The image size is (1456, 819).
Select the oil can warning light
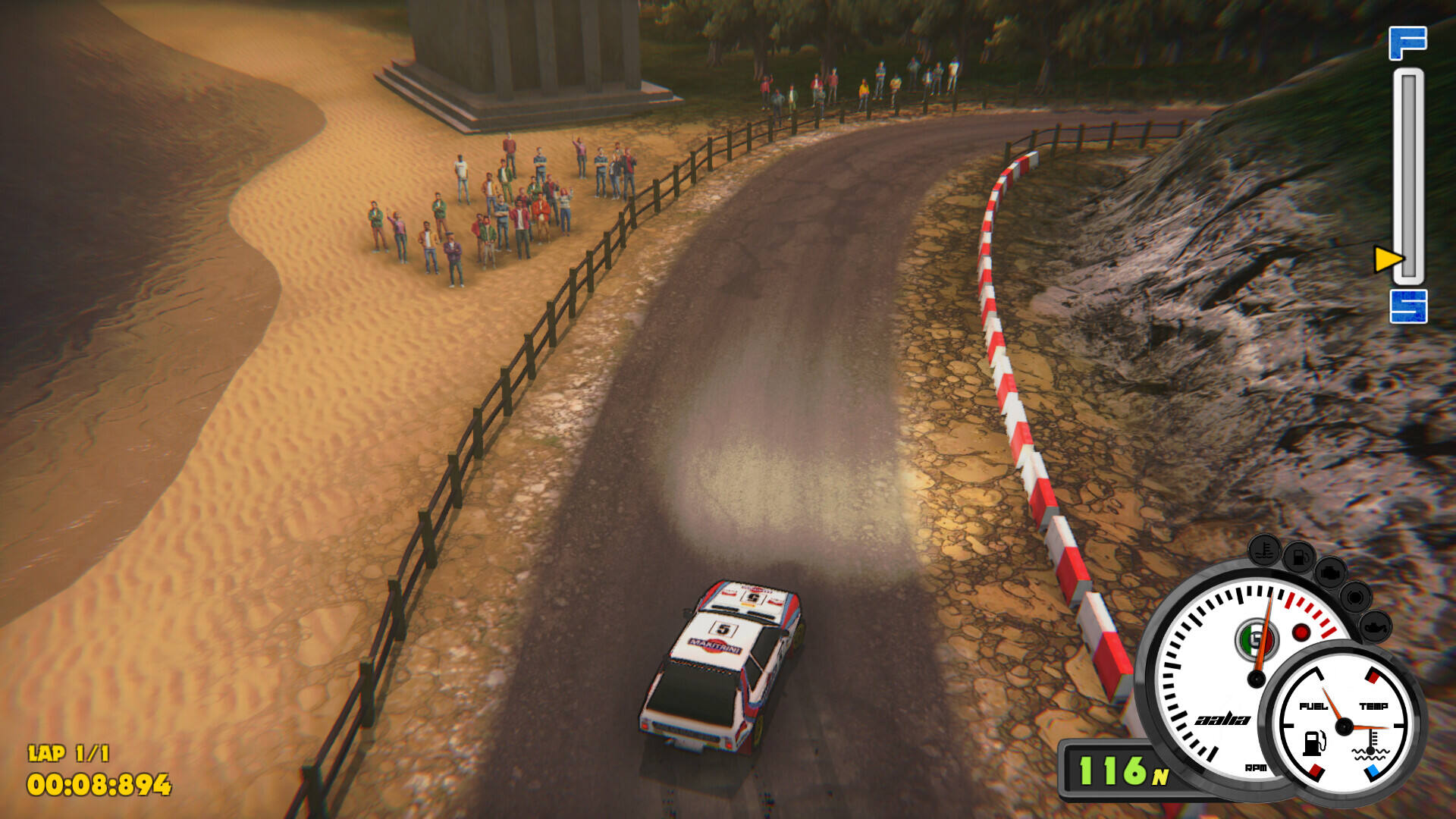click(x=1374, y=626)
